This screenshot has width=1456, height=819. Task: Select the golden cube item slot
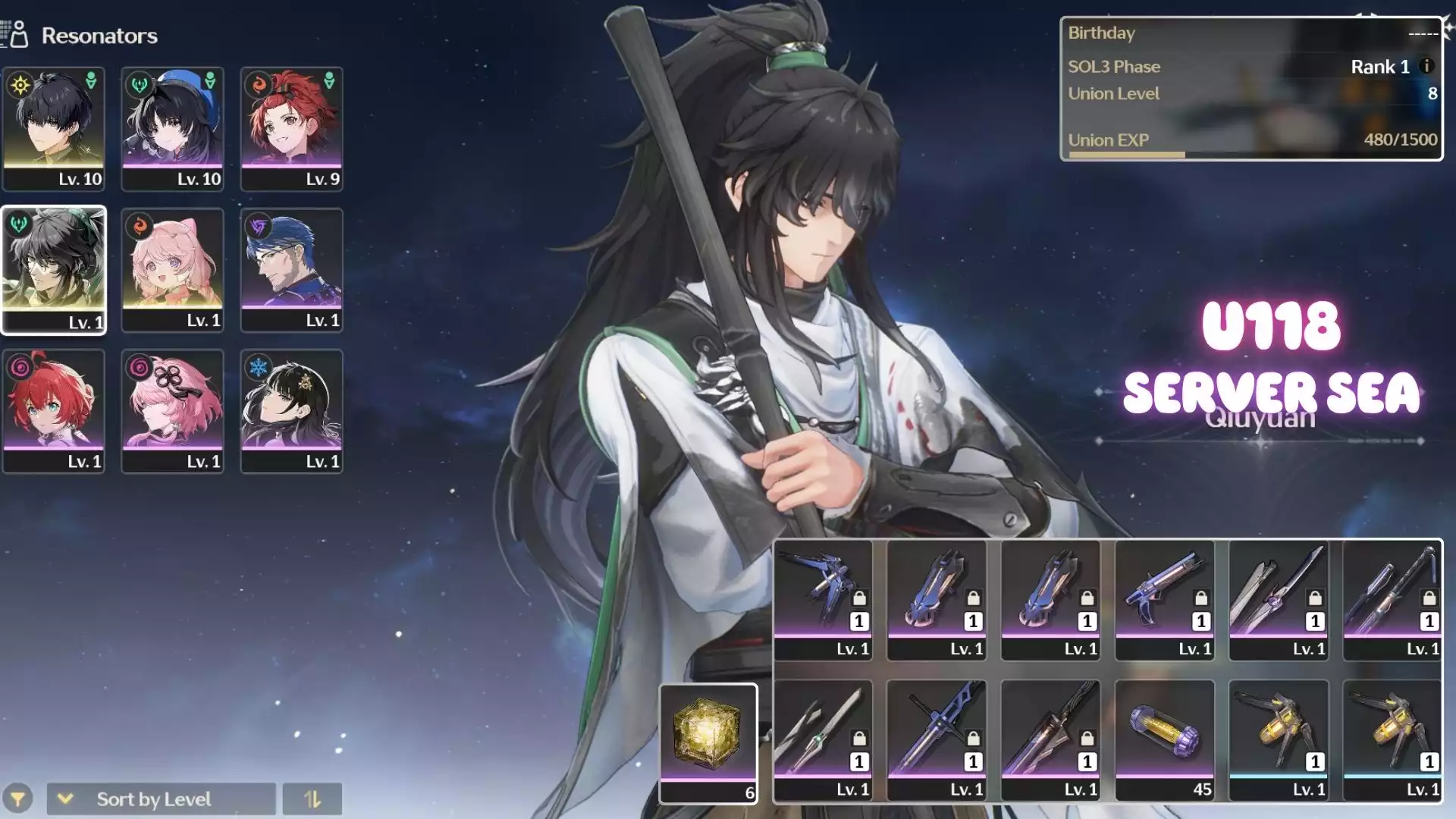(x=708, y=742)
